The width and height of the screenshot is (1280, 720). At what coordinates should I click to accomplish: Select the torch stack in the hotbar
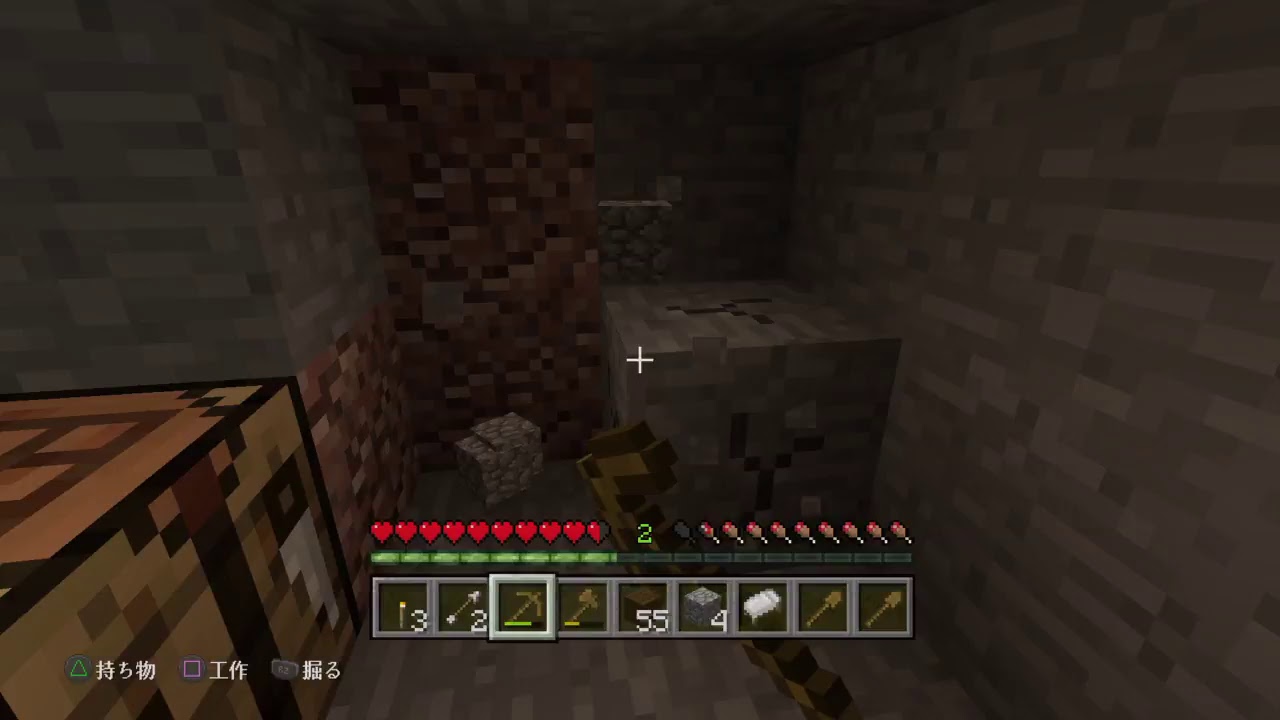pos(403,607)
